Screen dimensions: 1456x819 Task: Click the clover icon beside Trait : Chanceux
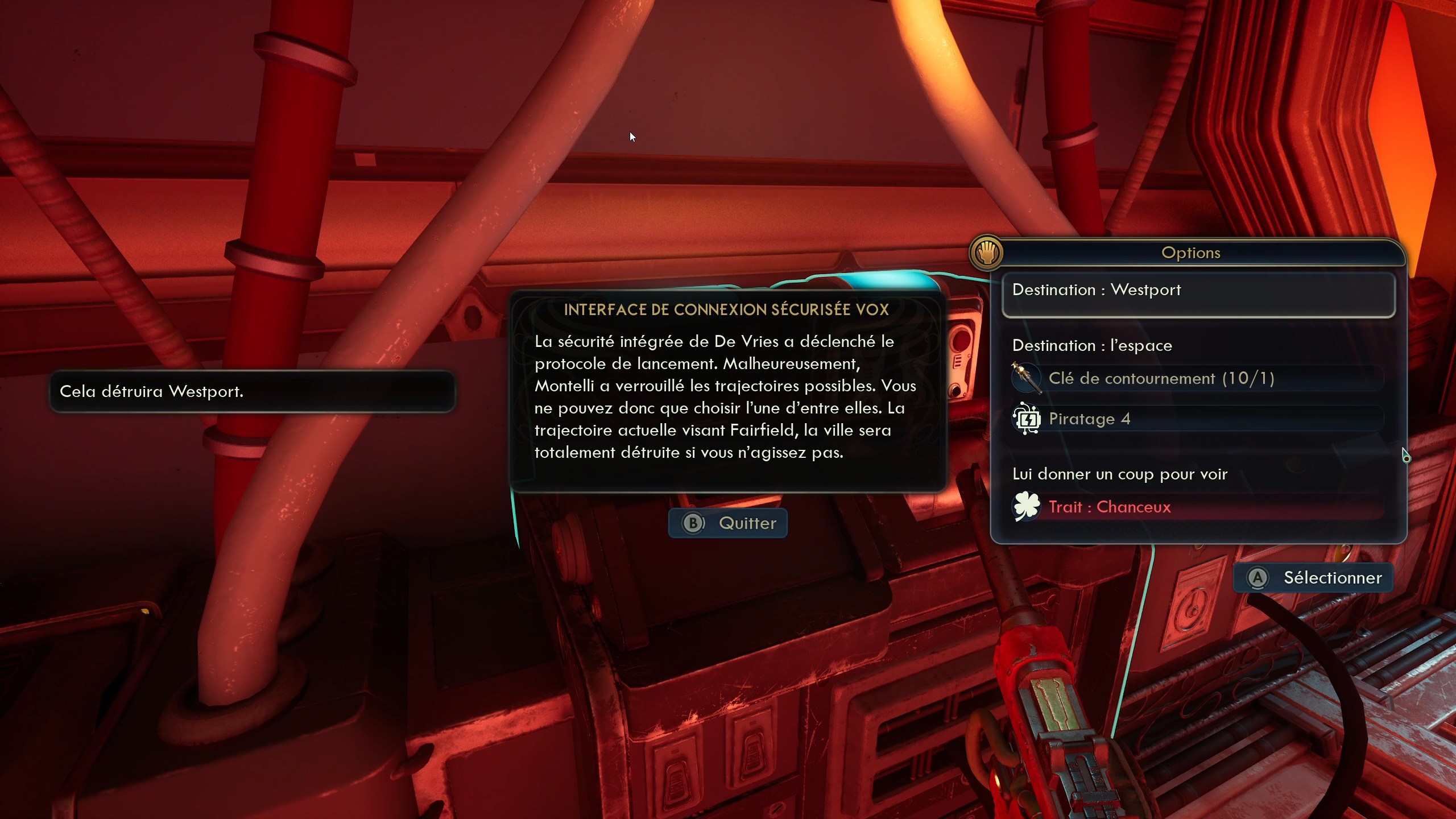pos(1028,506)
